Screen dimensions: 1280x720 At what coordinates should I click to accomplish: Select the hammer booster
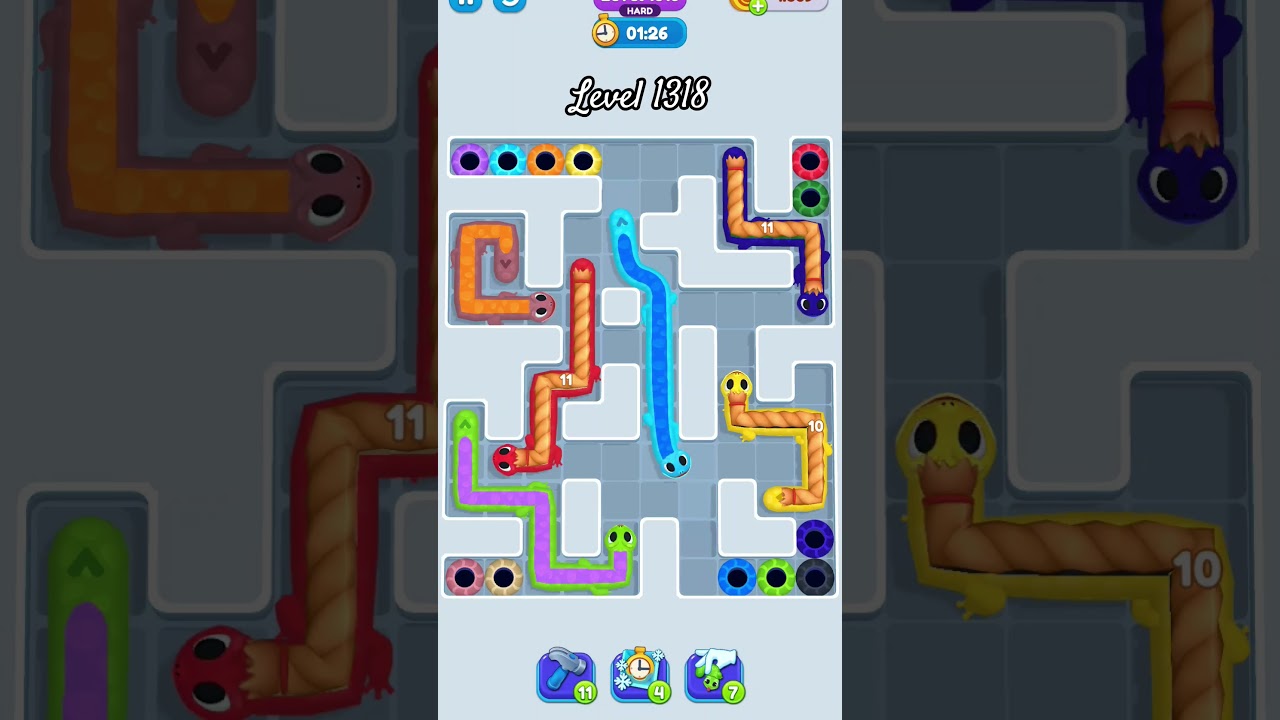point(565,675)
